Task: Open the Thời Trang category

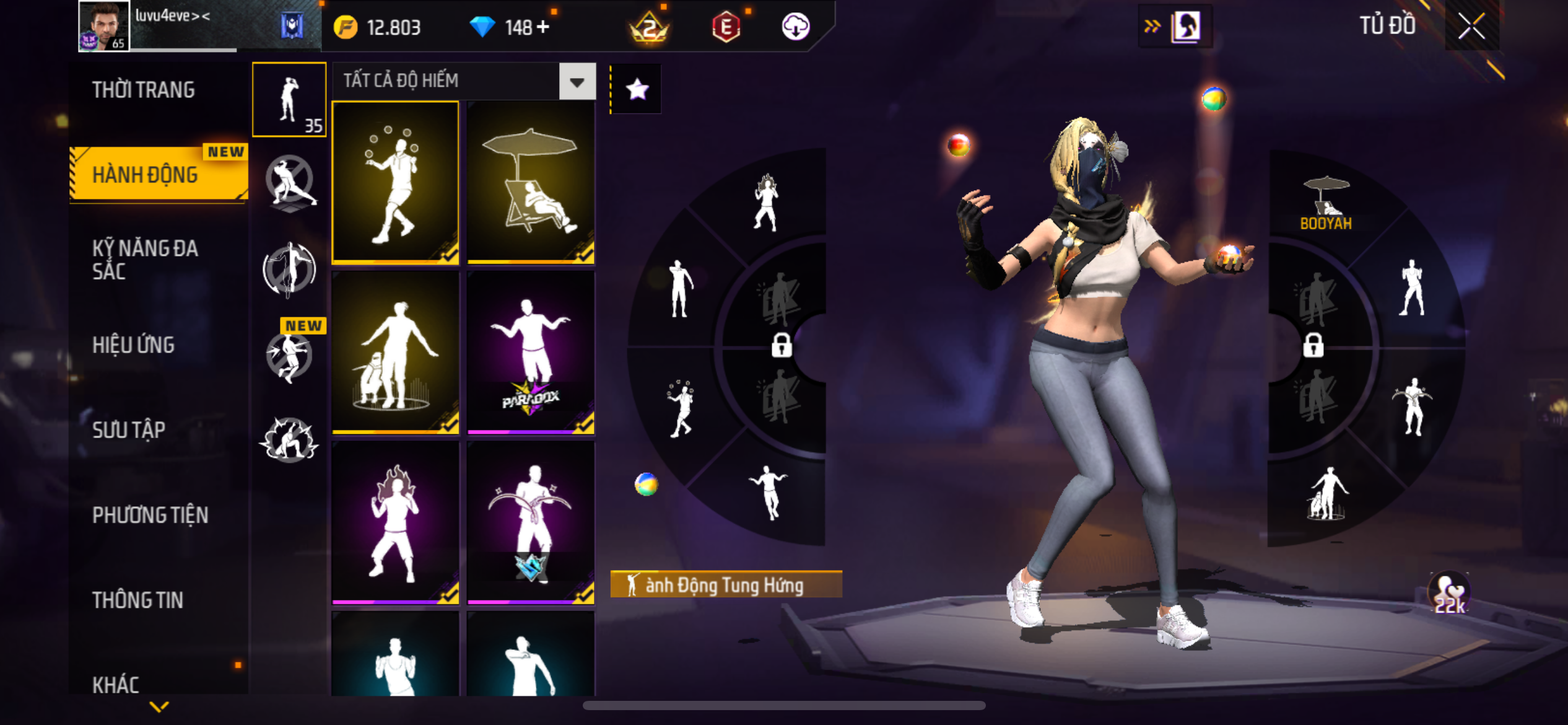Action: click(144, 90)
